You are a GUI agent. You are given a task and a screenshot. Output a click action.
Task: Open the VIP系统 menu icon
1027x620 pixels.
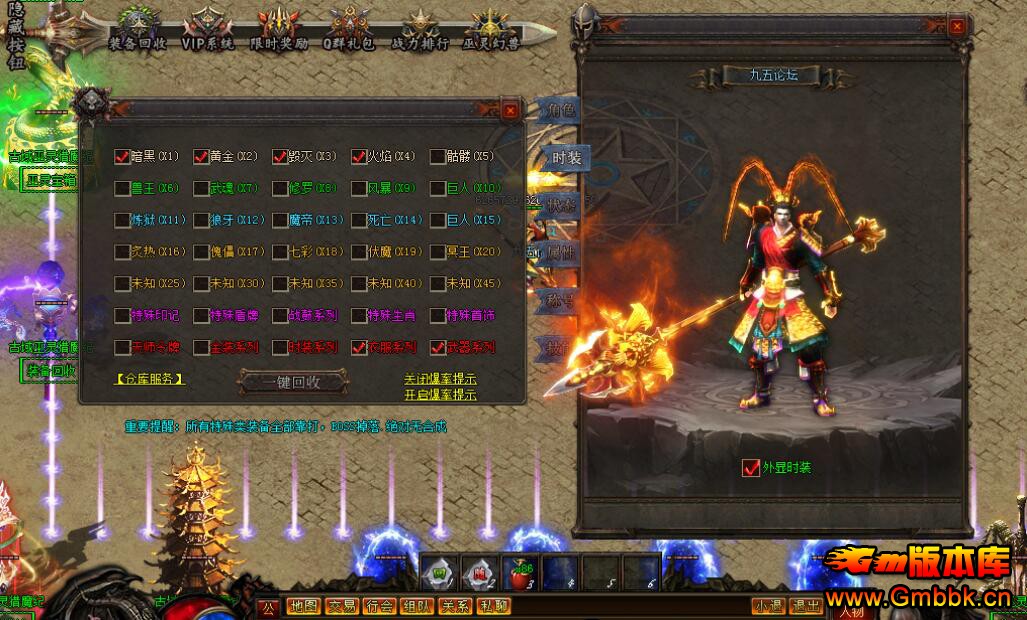coord(208,29)
